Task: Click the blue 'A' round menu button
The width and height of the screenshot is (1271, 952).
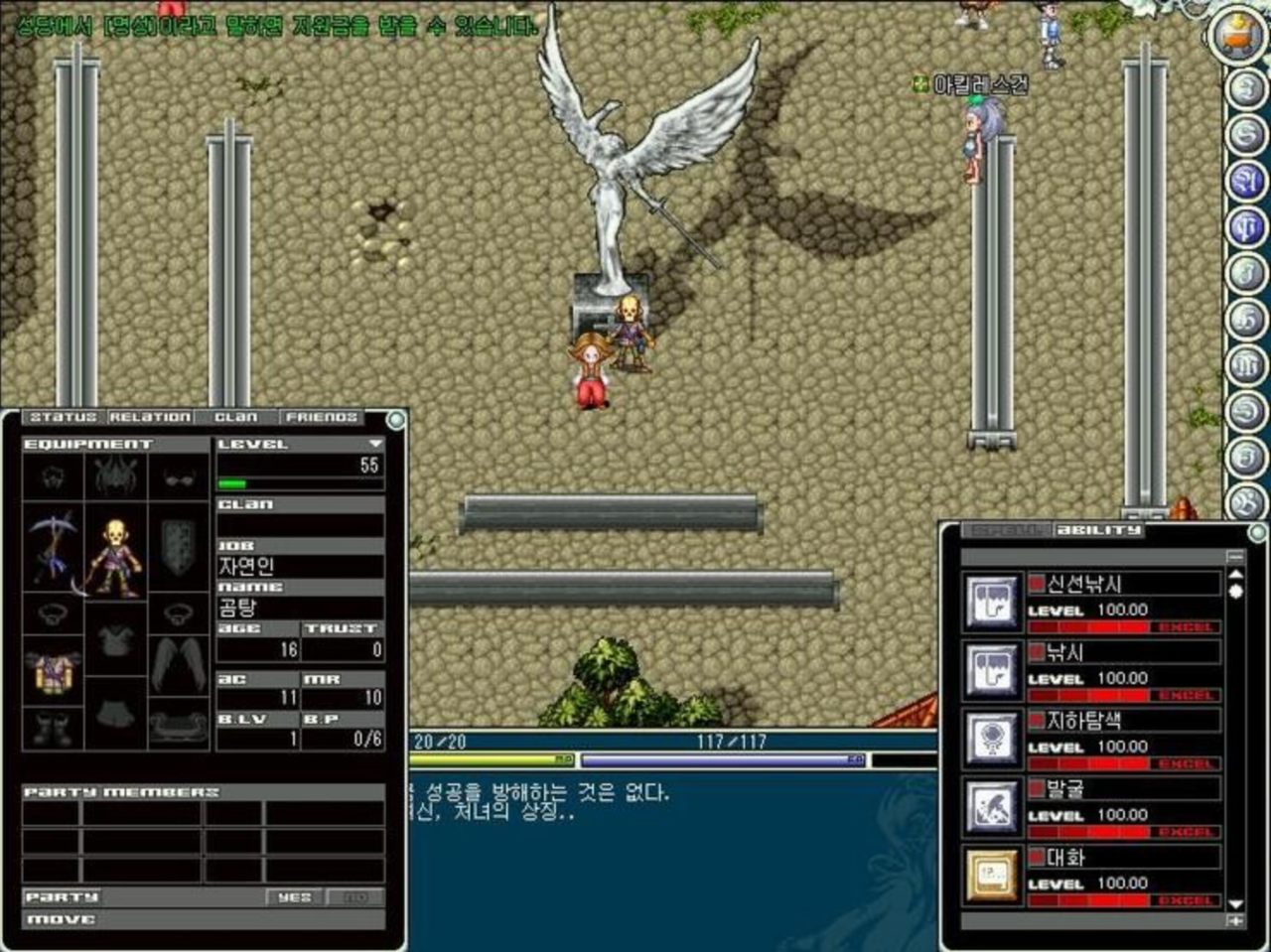Action: [x=1246, y=181]
